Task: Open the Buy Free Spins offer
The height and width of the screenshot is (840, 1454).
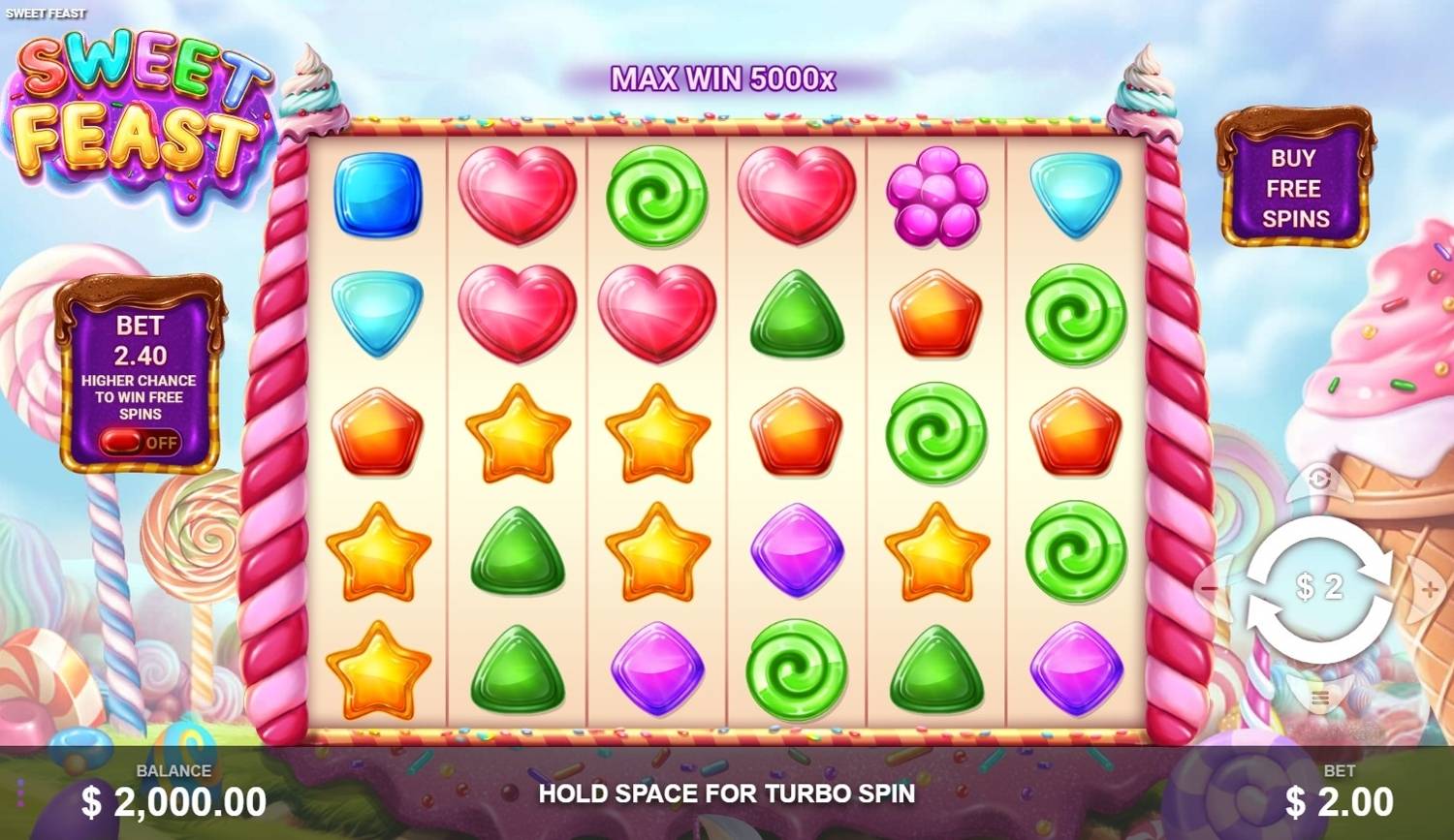Action: coord(1294,187)
